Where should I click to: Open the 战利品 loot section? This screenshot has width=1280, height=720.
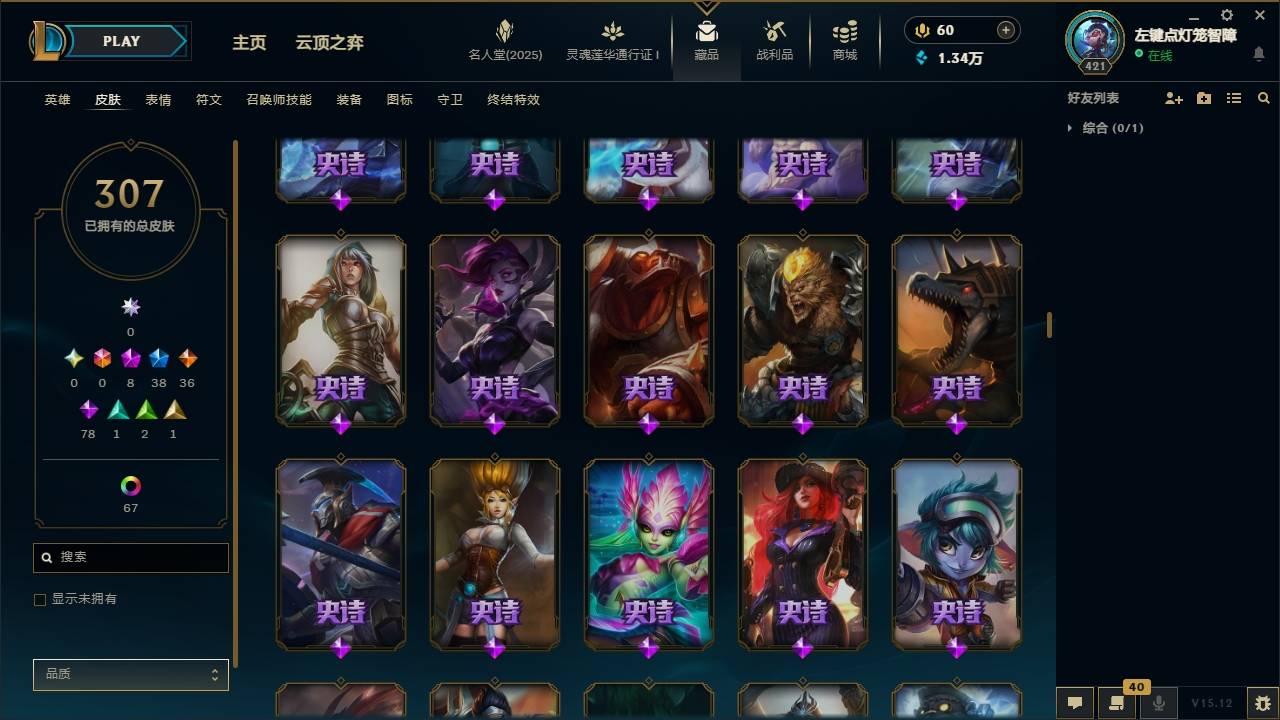(x=775, y=40)
